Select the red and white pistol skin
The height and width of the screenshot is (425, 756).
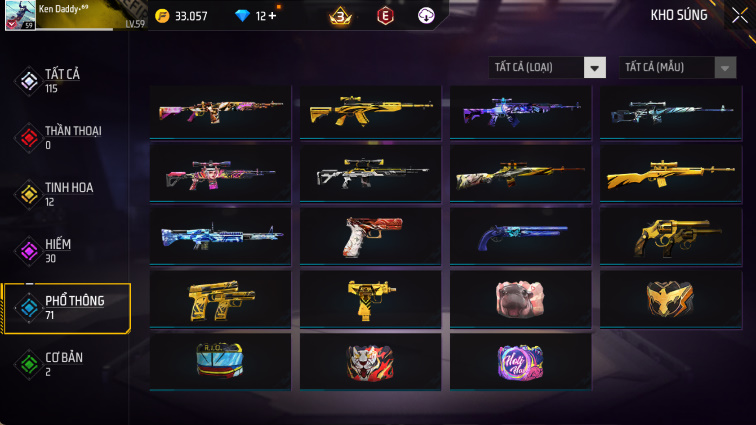click(370, 236)
